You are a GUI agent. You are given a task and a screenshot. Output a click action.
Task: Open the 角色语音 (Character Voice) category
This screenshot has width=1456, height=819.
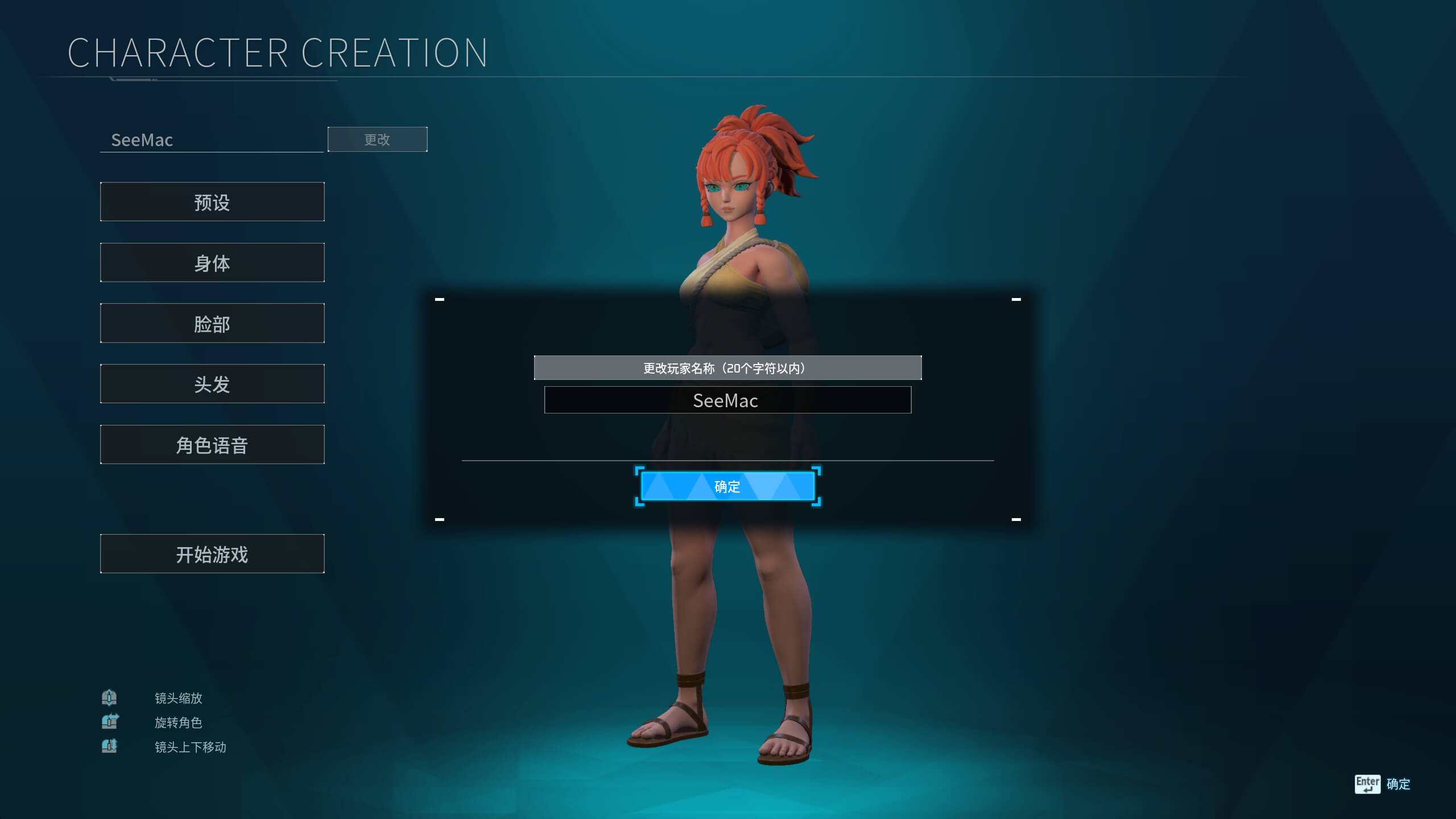pyautogui.click(x=212, y=445)
